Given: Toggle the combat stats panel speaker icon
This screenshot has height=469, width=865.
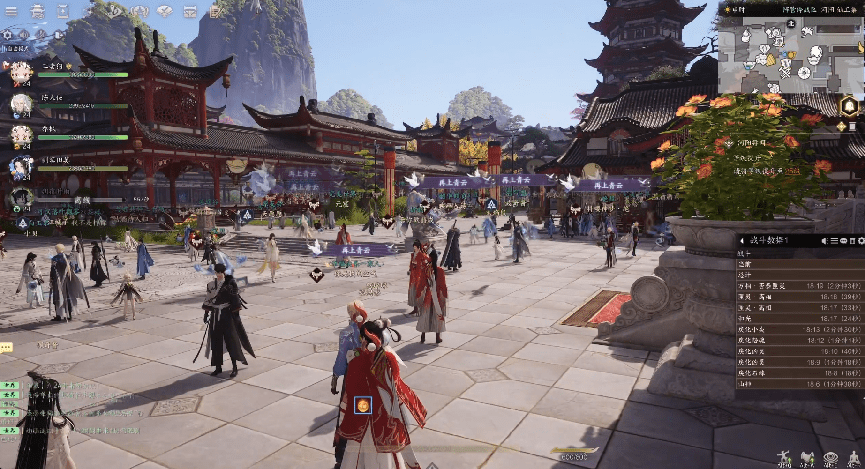Looking at the screenshot, I should pyautogui.click(x=823, y=241).
